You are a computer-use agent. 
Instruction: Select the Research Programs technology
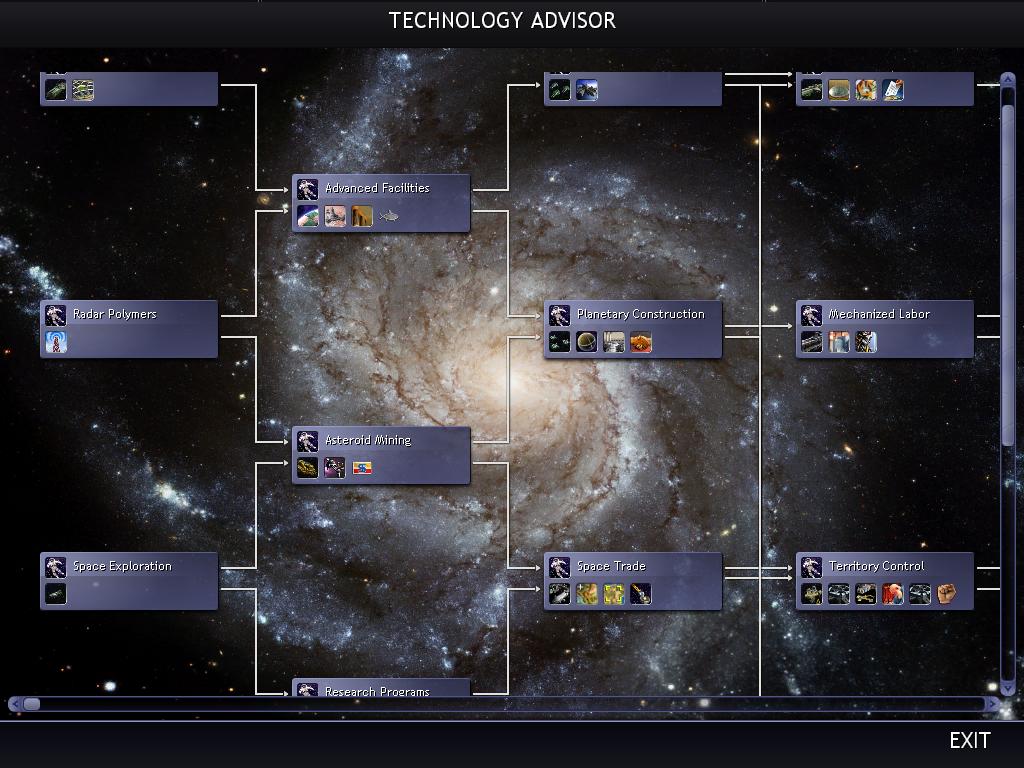377,690
